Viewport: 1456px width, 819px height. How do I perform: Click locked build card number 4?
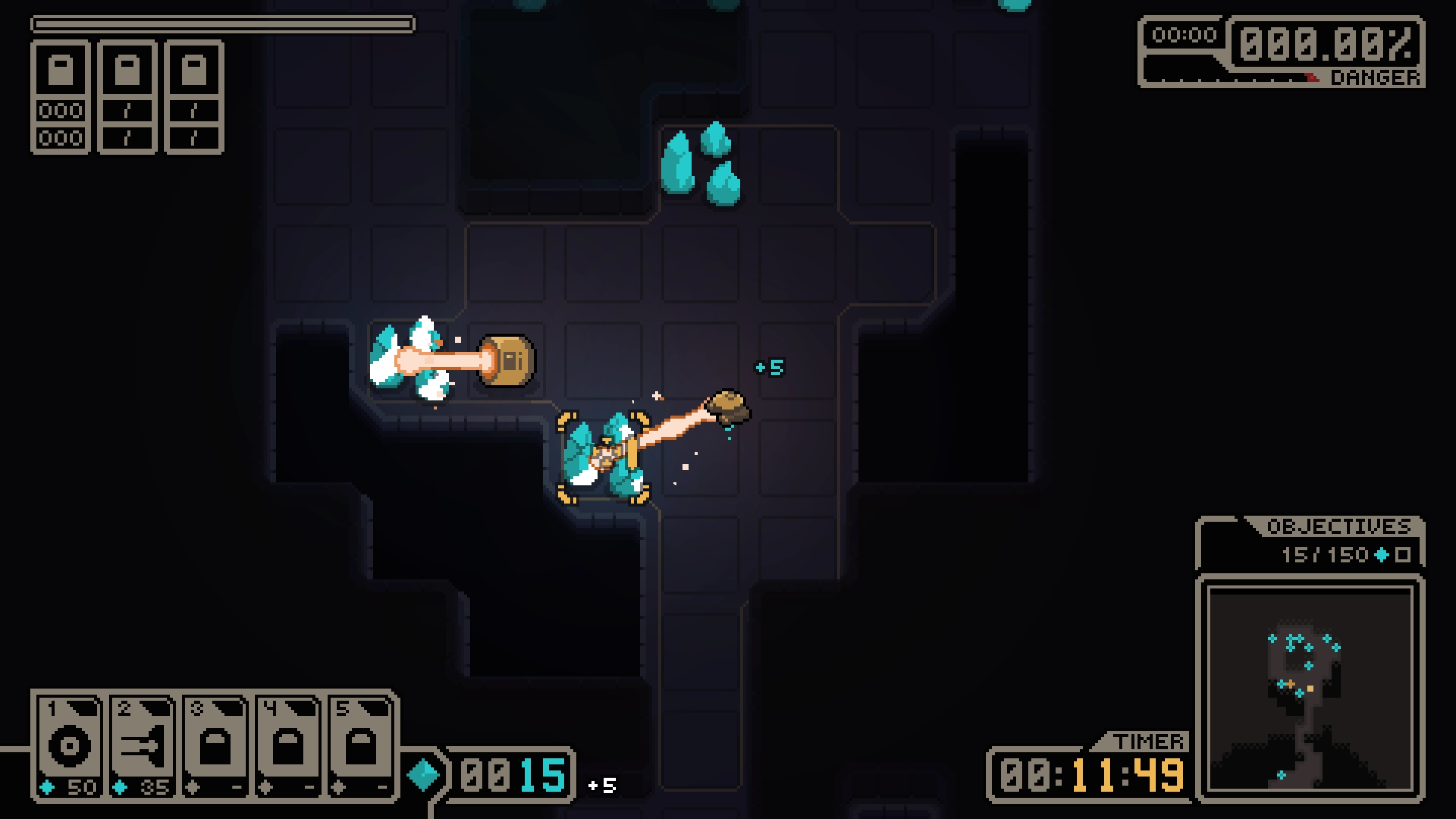[x=288, y=746]
